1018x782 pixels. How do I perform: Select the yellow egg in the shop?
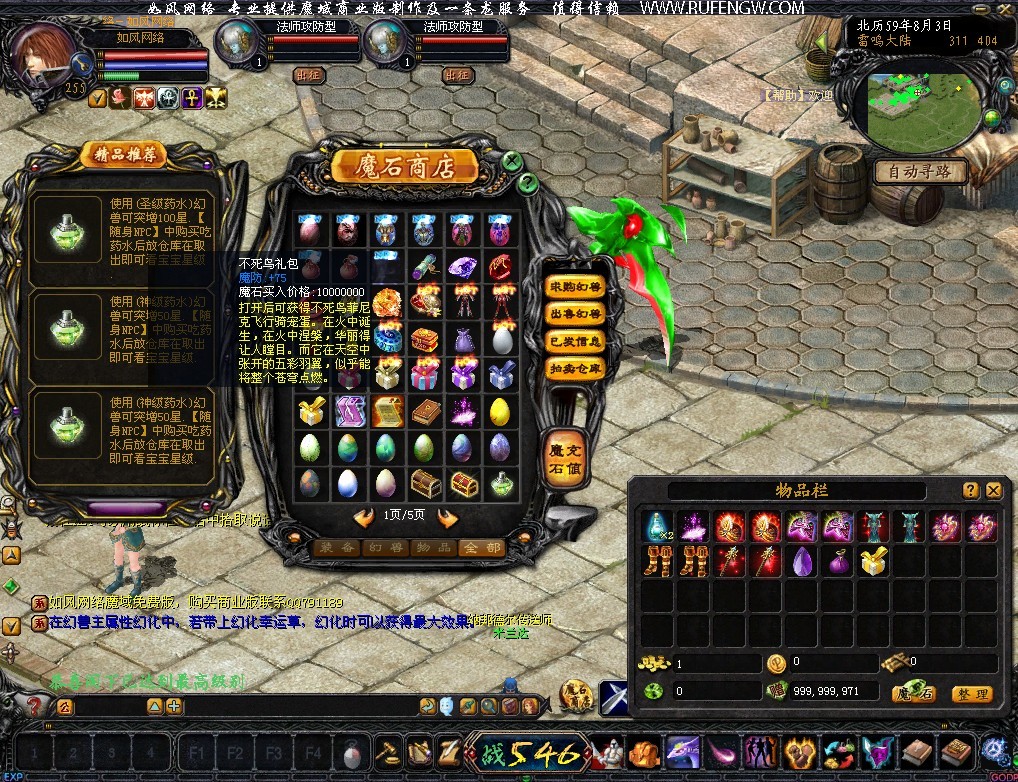[500, 410]
